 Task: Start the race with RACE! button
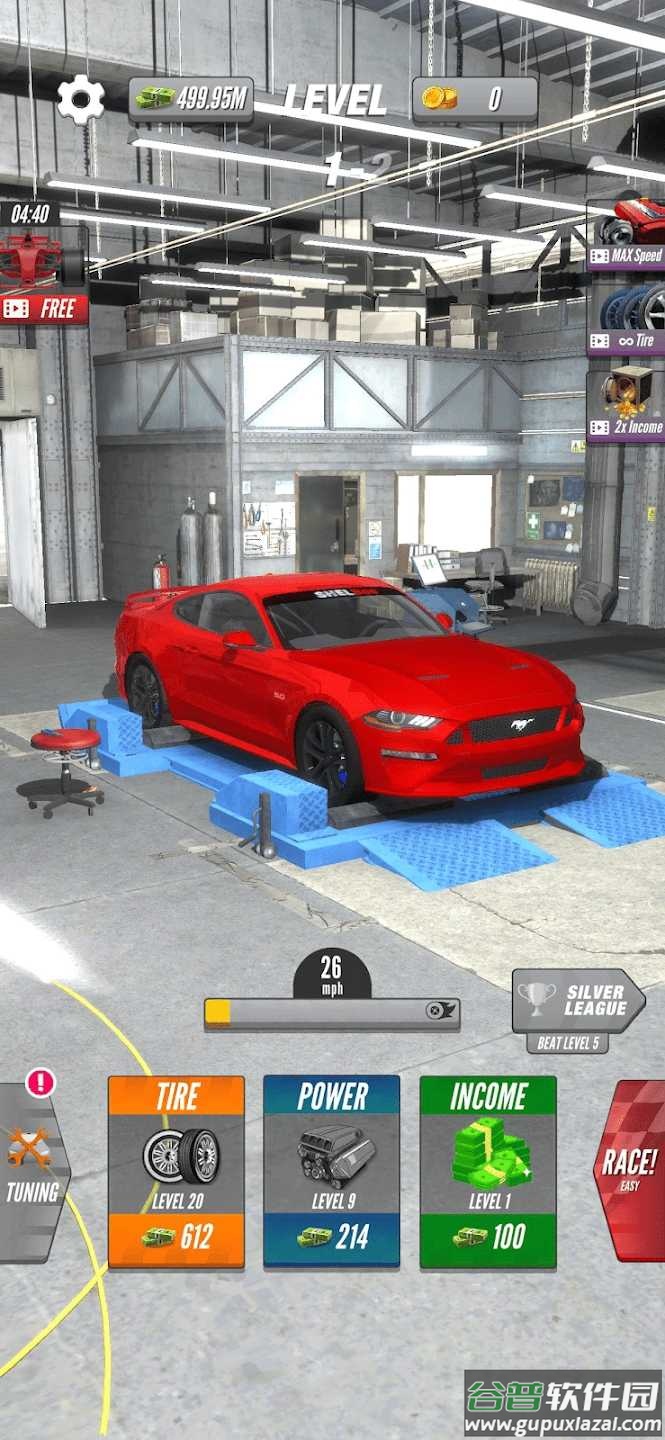[x=630, y=1171]
